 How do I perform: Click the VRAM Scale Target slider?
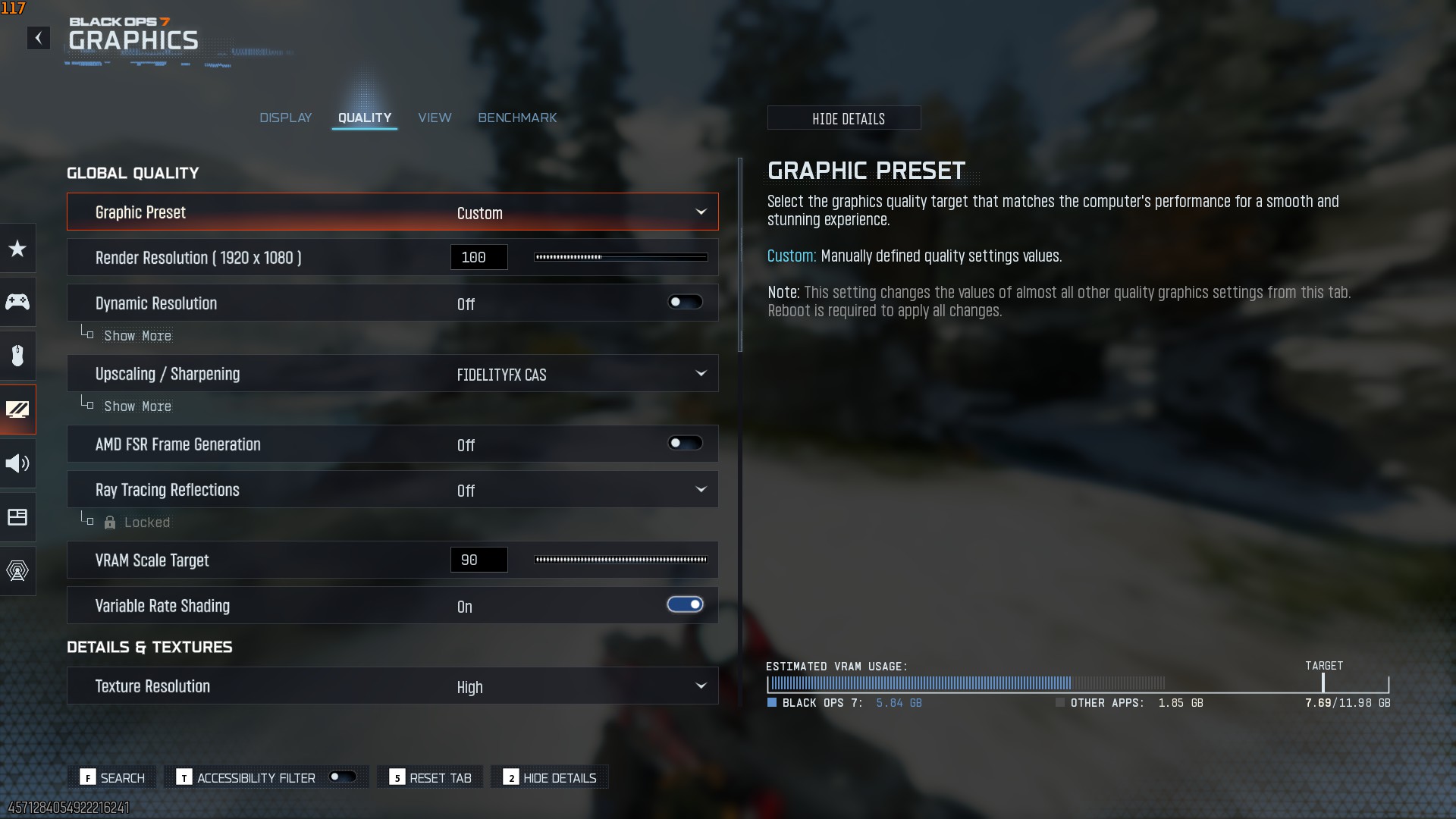pyautogui.click(x=620, y=560)
